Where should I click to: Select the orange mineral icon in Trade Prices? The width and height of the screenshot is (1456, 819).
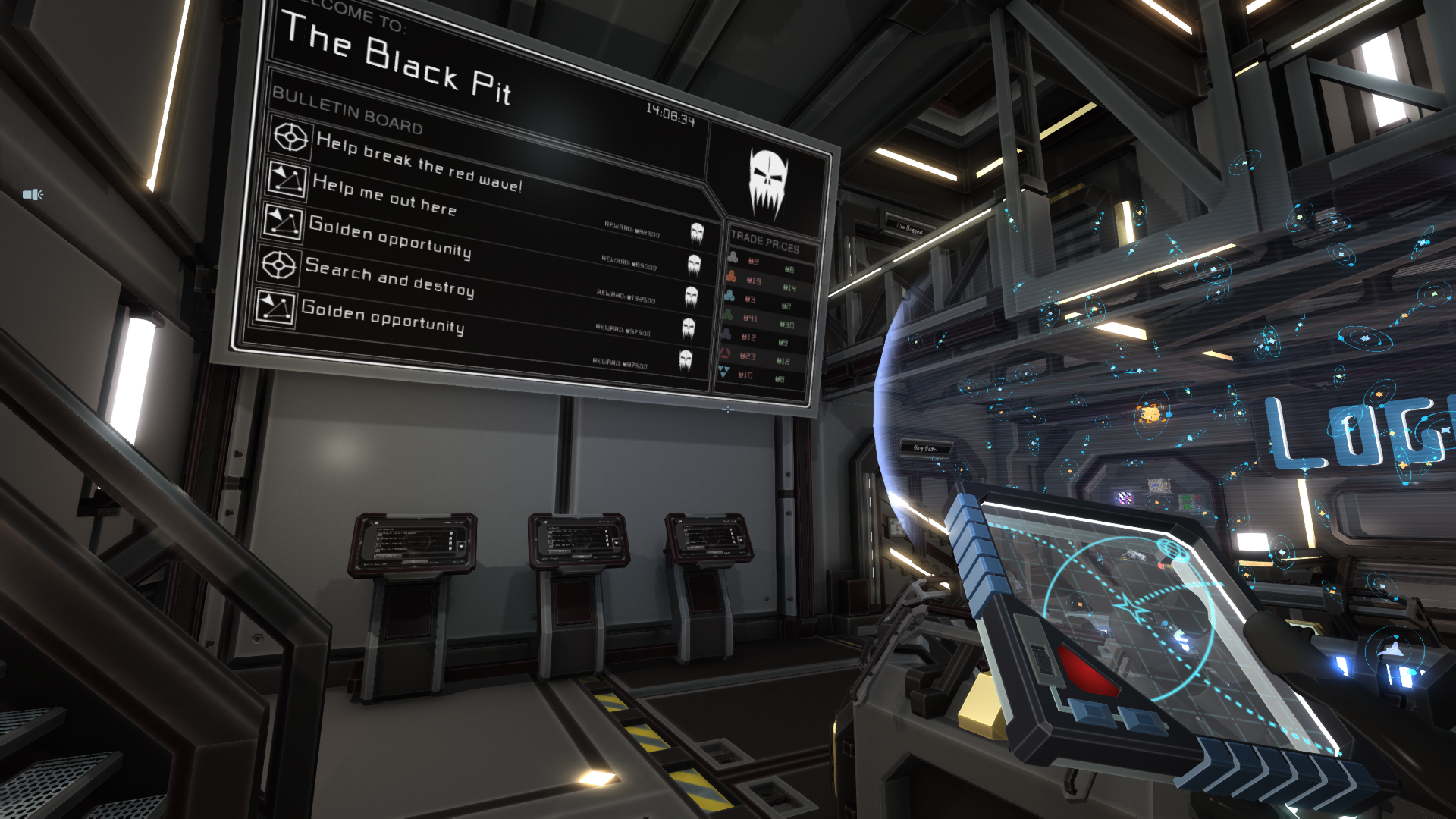[730, 275]
